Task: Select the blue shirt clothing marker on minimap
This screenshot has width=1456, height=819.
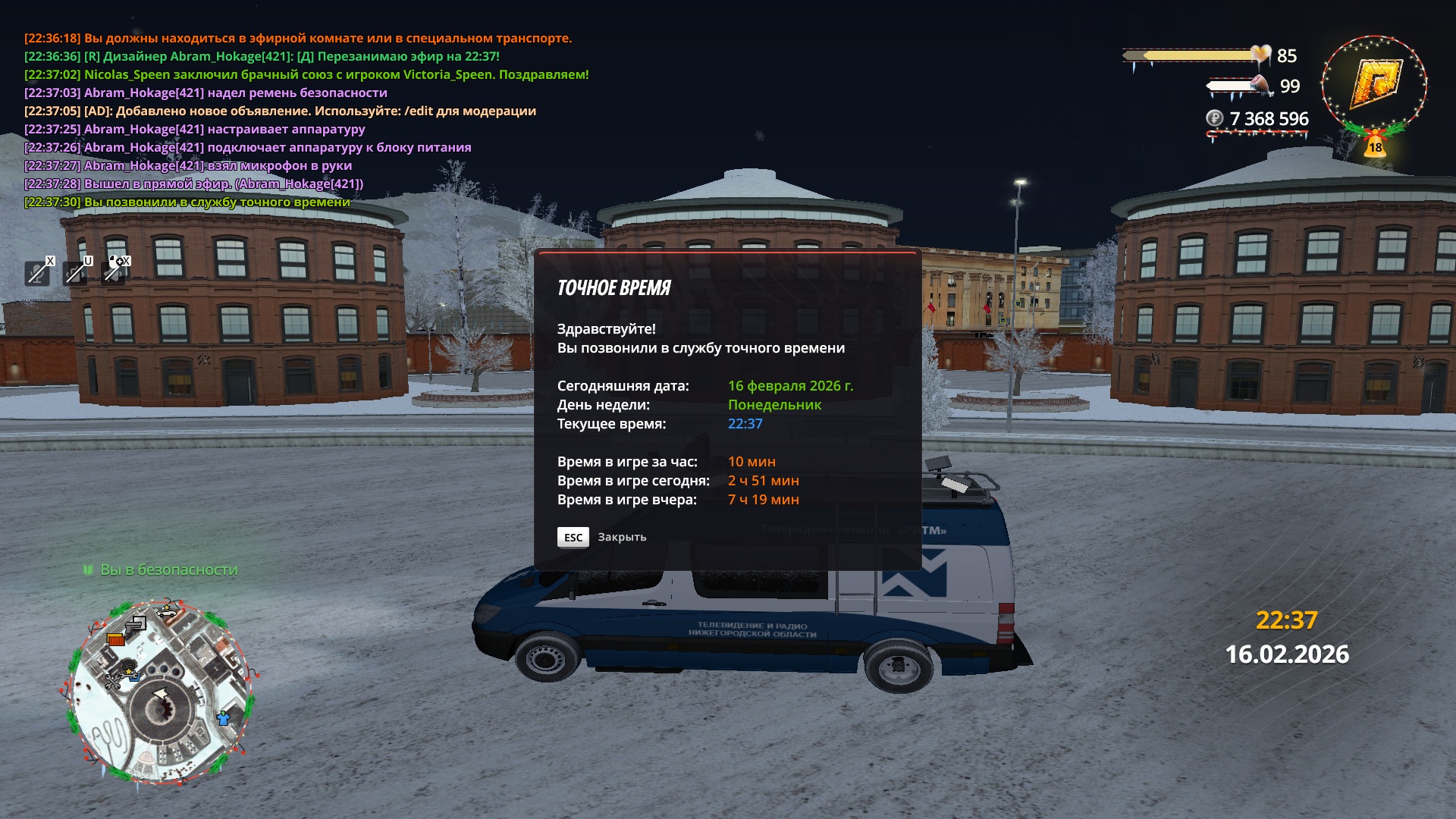Action: 223,717
